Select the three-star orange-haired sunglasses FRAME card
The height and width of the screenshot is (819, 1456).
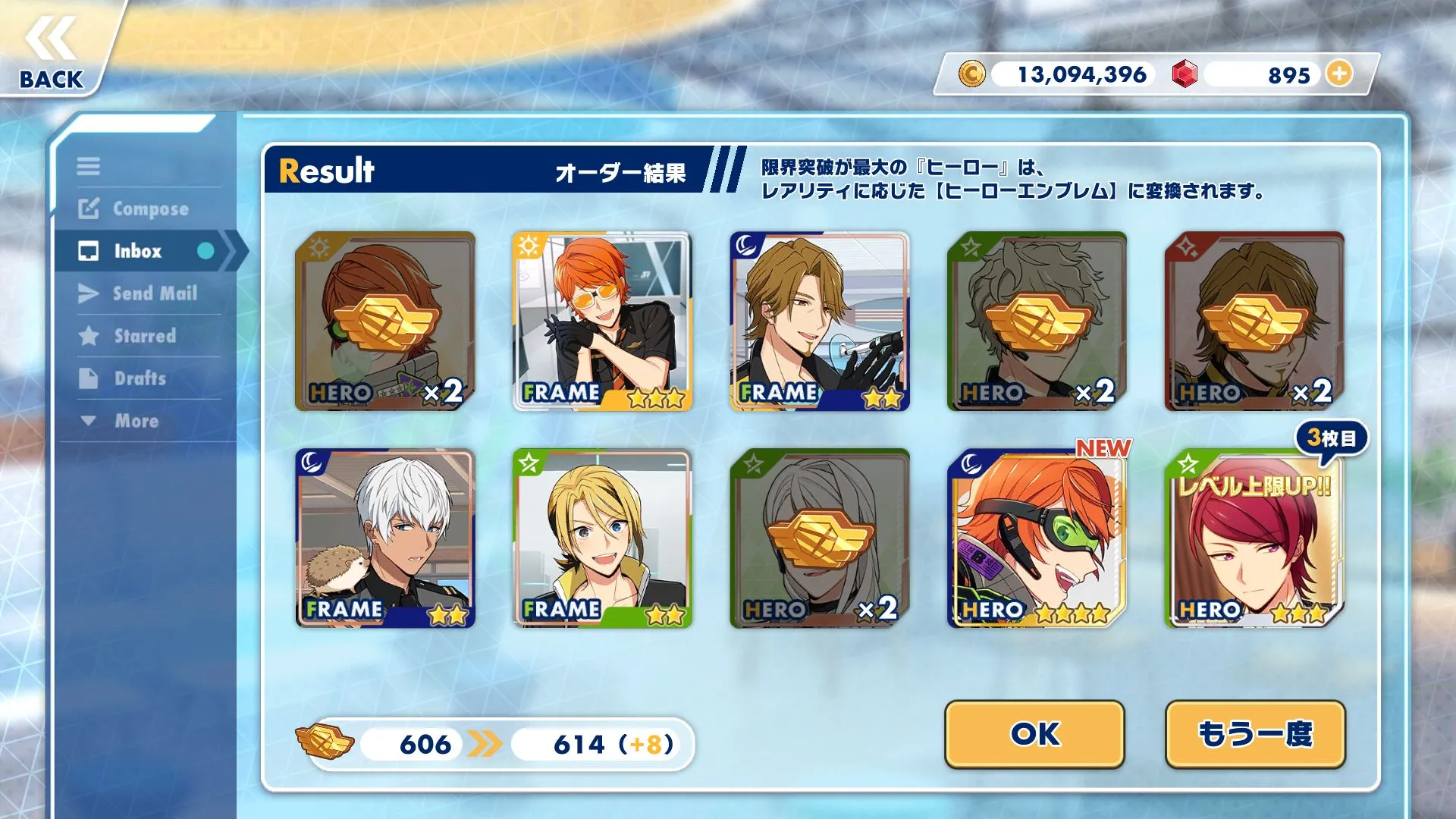click(602, 321)
